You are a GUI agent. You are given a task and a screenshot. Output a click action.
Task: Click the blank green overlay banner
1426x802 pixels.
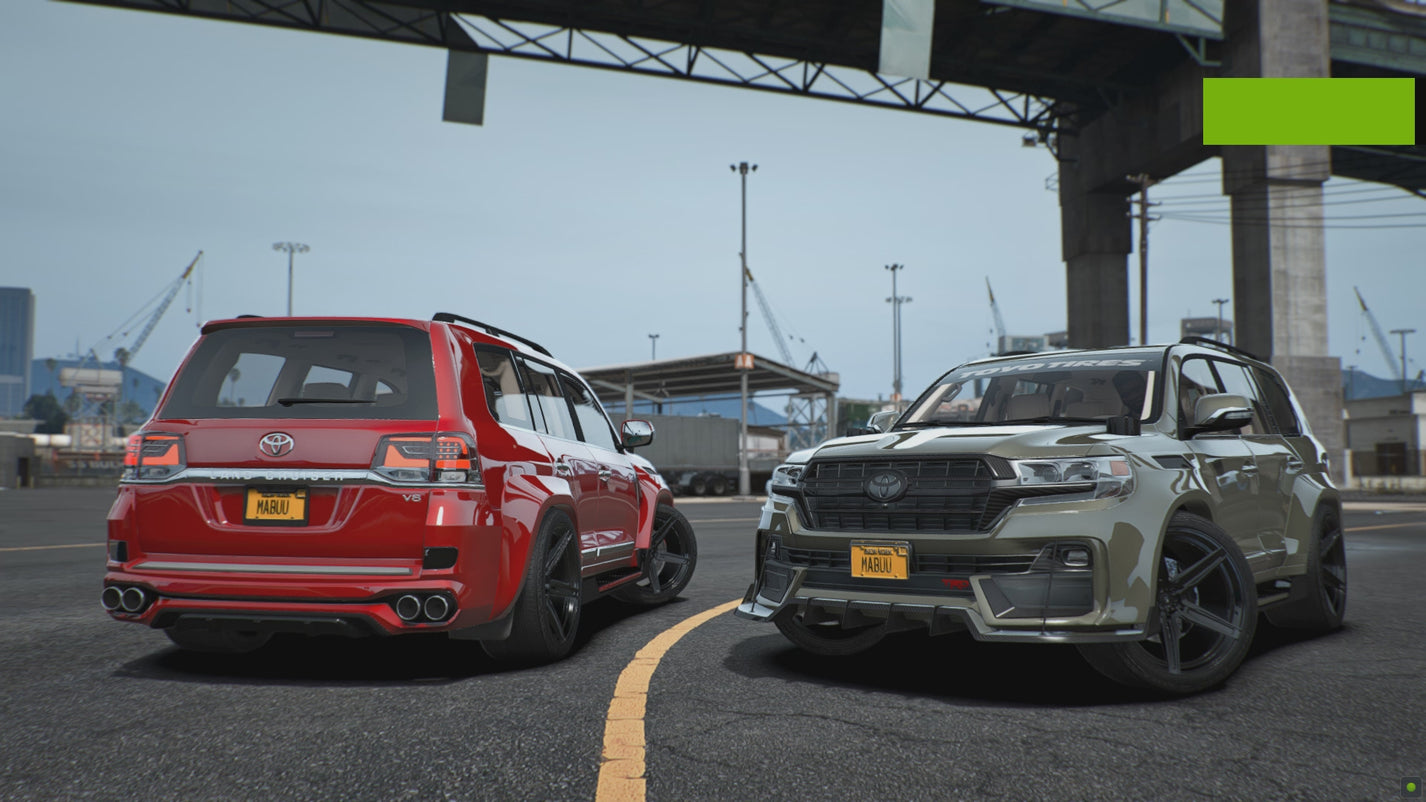coord(1308,111)
